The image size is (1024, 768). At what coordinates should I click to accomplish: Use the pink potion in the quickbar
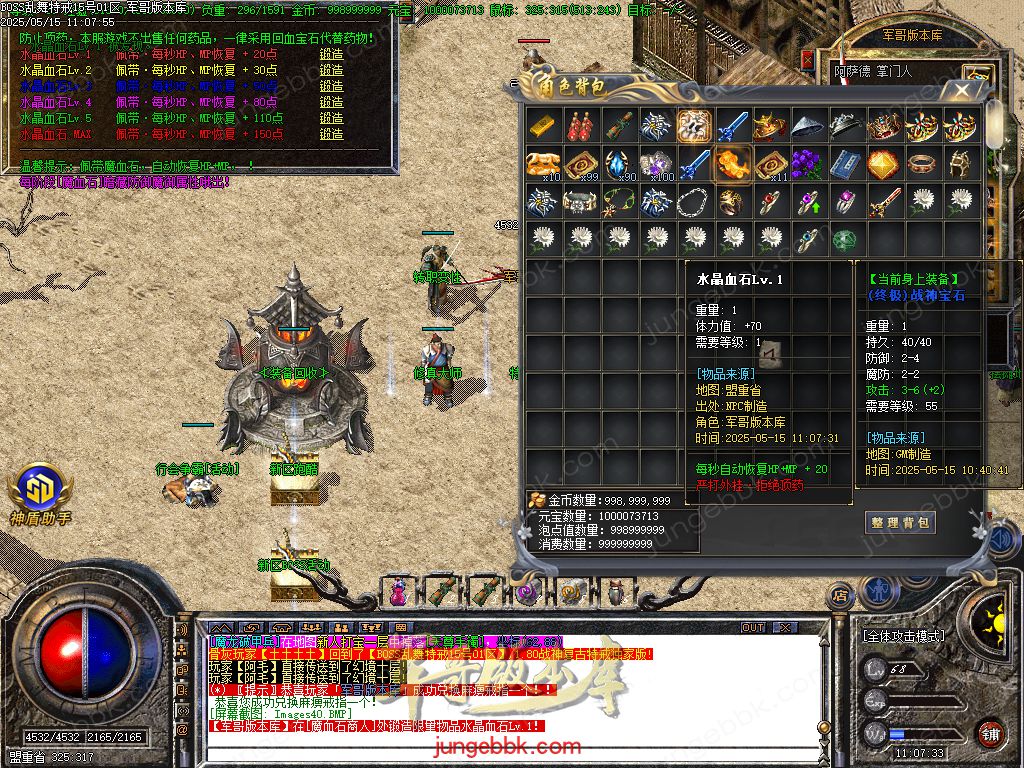pyautogui.click(x=399, y=592)
